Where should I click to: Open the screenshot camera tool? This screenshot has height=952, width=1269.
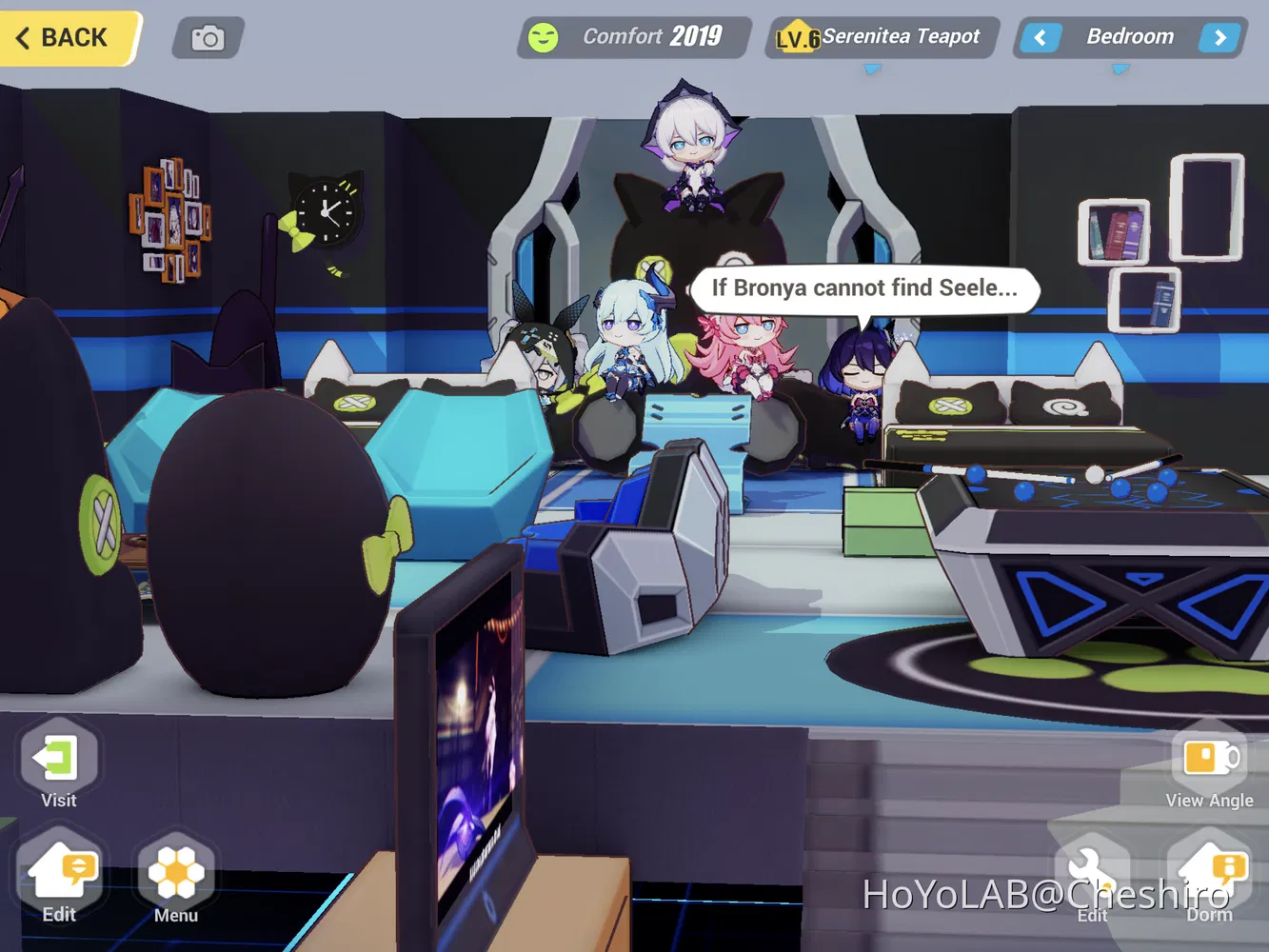point(208,37)
